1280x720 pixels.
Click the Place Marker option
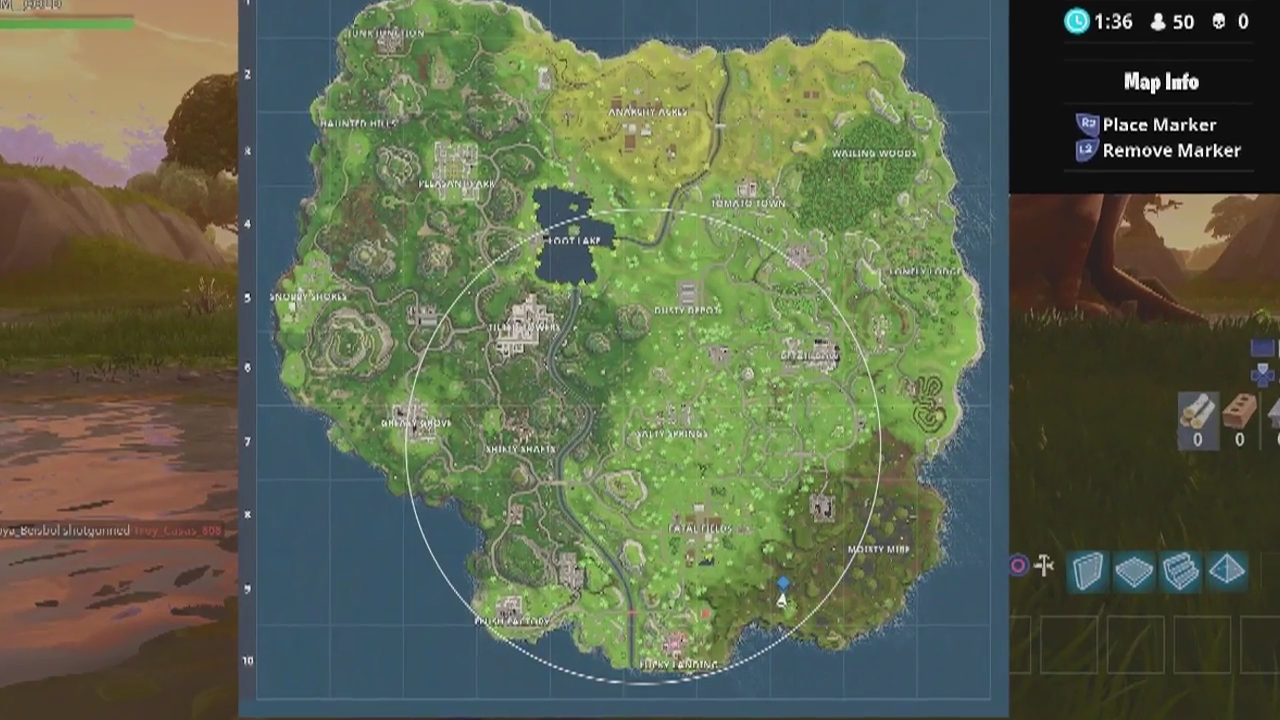1160,124
